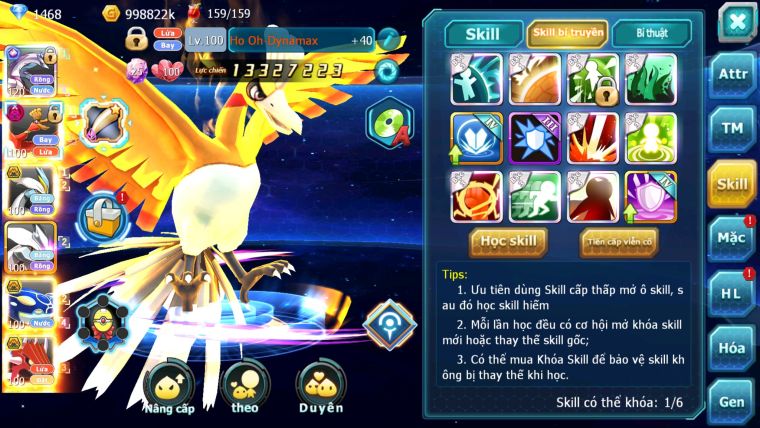This screenshot has height=428, width=760.
Task: Click the theo button
Action: click(245, 388)
